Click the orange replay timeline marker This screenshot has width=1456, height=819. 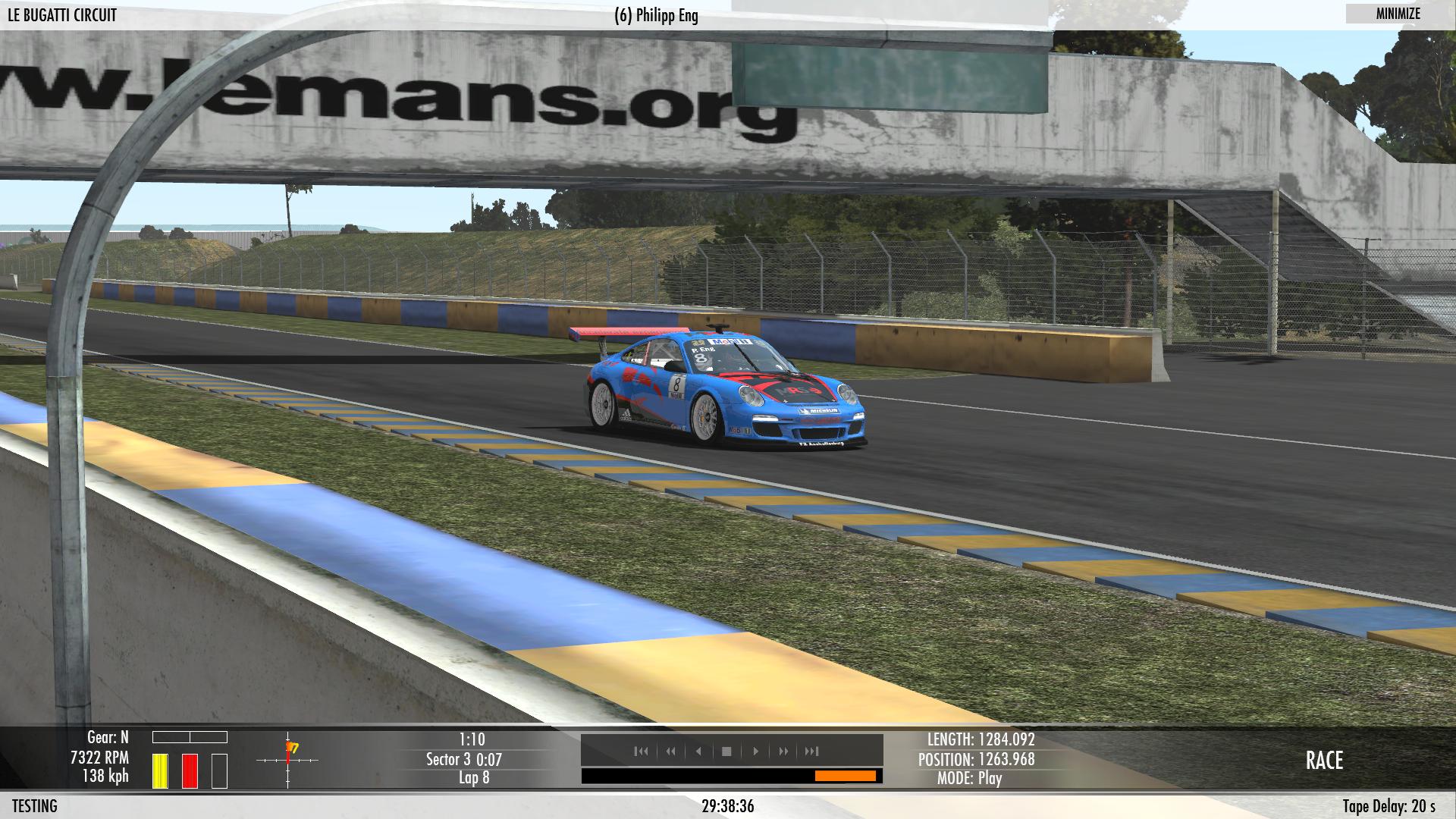pos(845,776)
